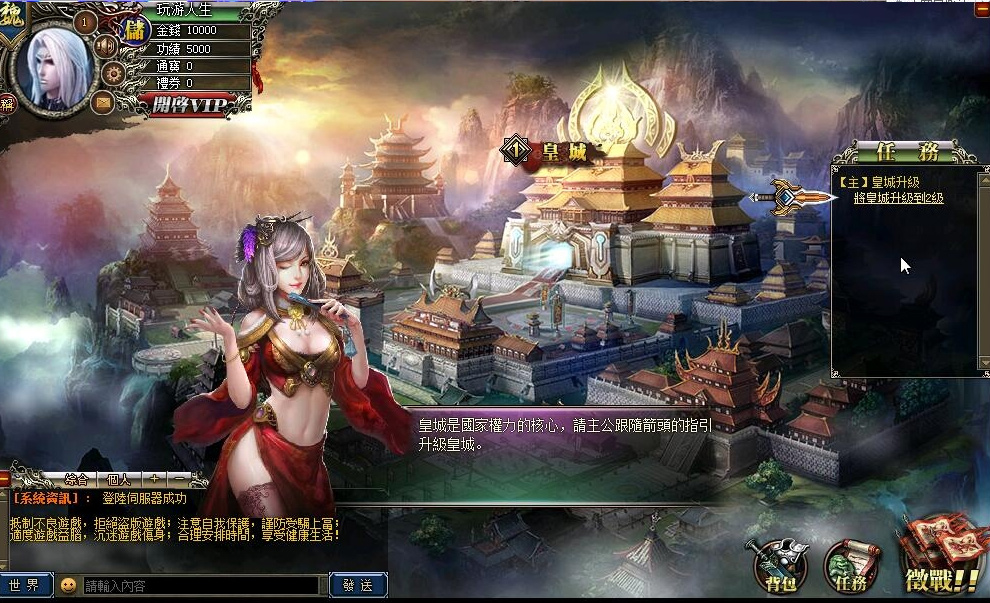Open the mail envelope icon

click(x=101, y=101)
